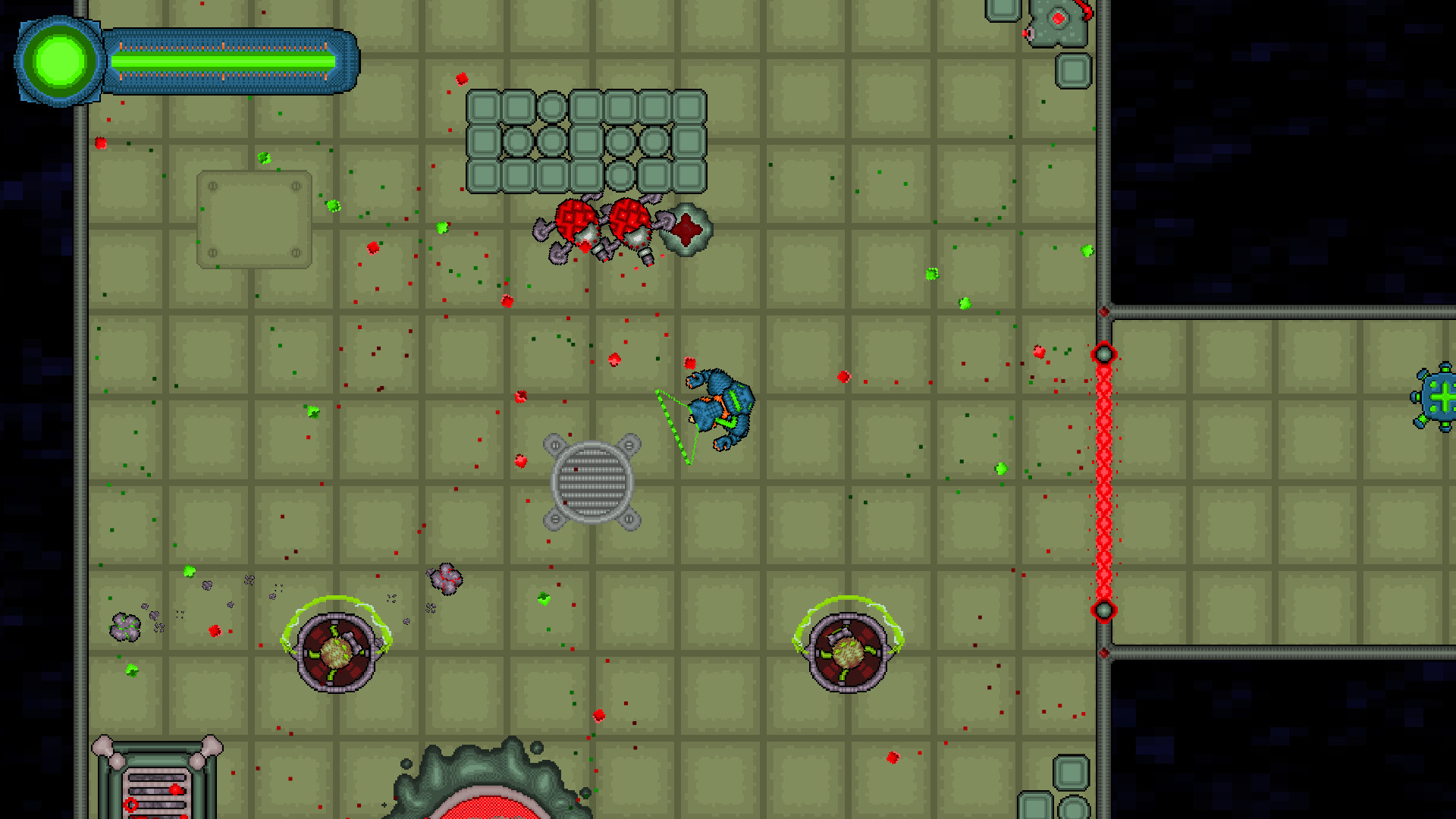Select the small grey drone near the arena center
Screen dimensions: 1456x819
click(x=443, y=580)
